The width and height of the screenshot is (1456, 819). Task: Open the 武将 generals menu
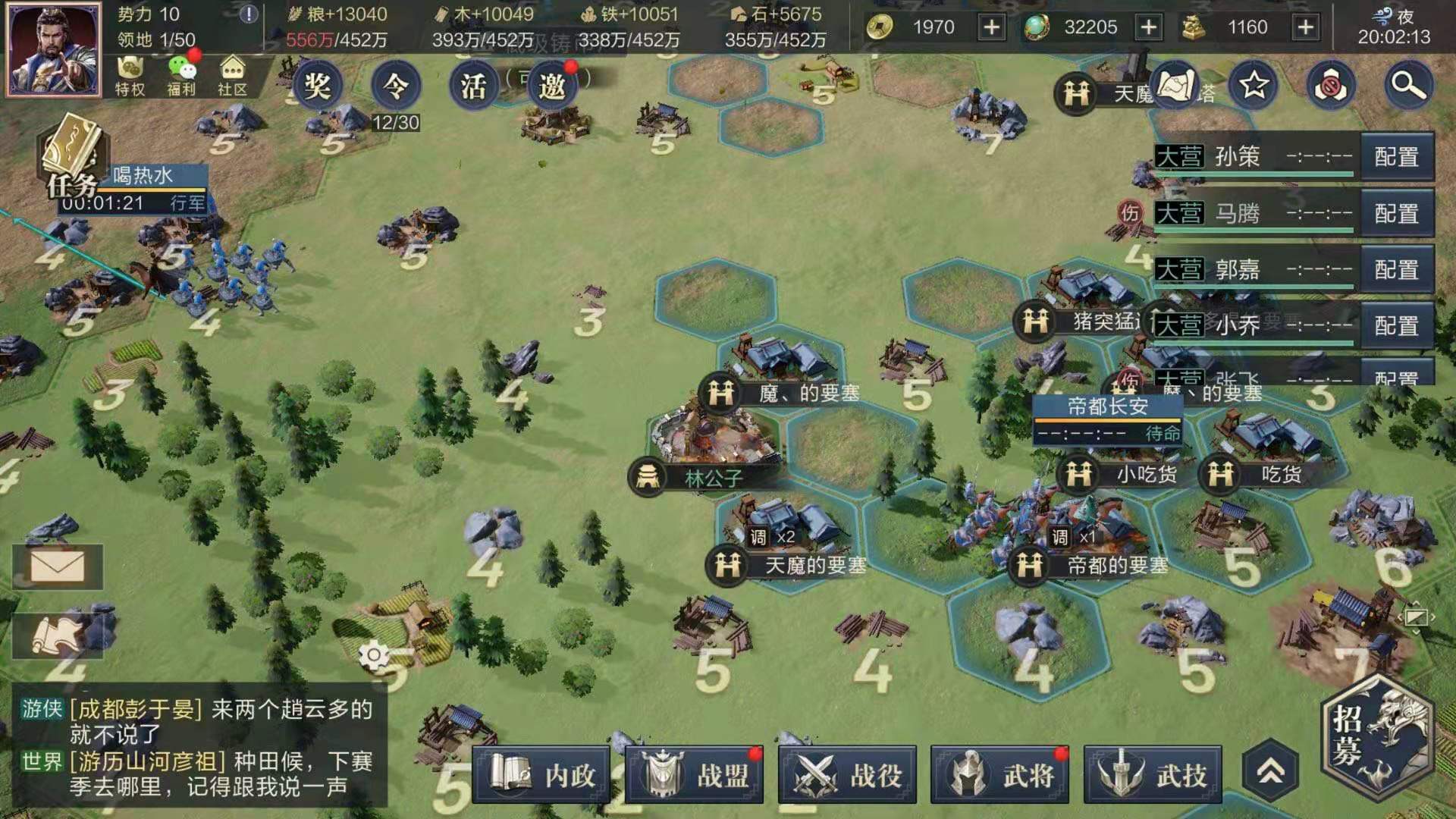(999, 775)
